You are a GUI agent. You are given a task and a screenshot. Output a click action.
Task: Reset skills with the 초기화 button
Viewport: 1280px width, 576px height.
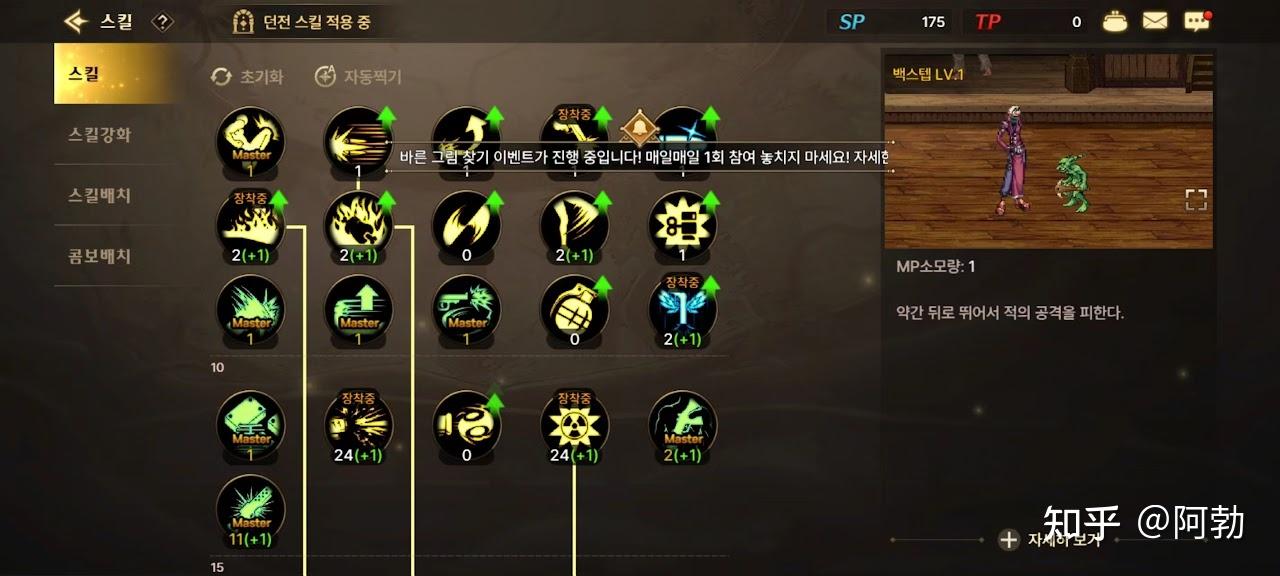[x=248, y=76]
